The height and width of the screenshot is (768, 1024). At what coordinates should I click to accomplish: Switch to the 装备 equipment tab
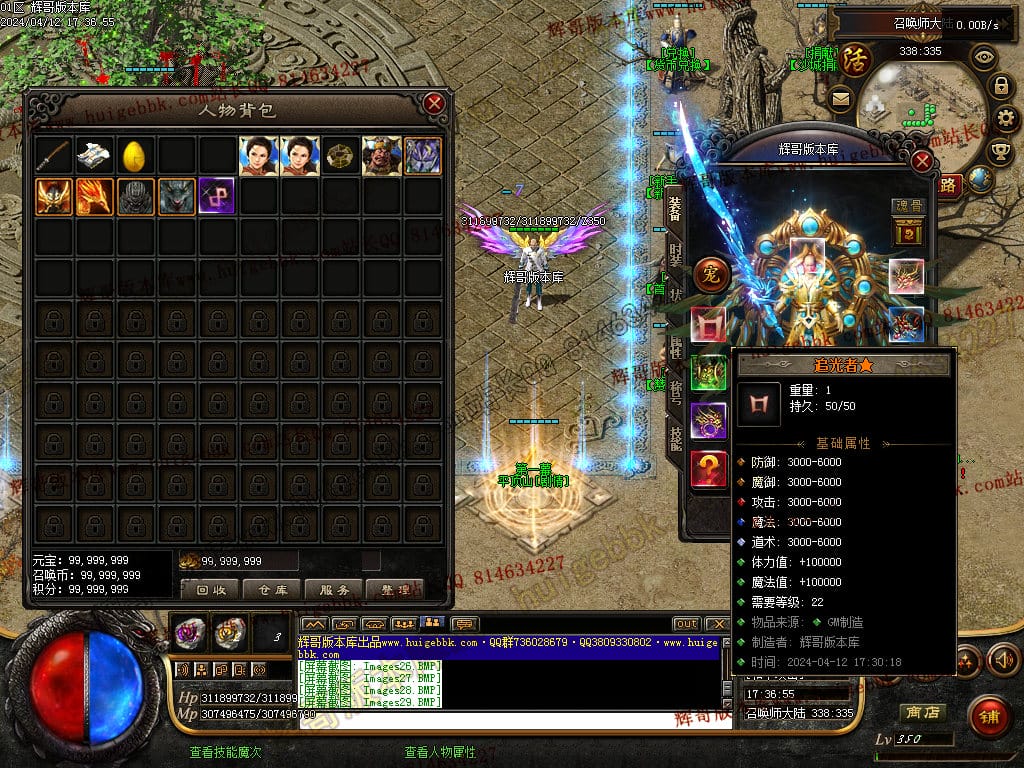[676, 208]
